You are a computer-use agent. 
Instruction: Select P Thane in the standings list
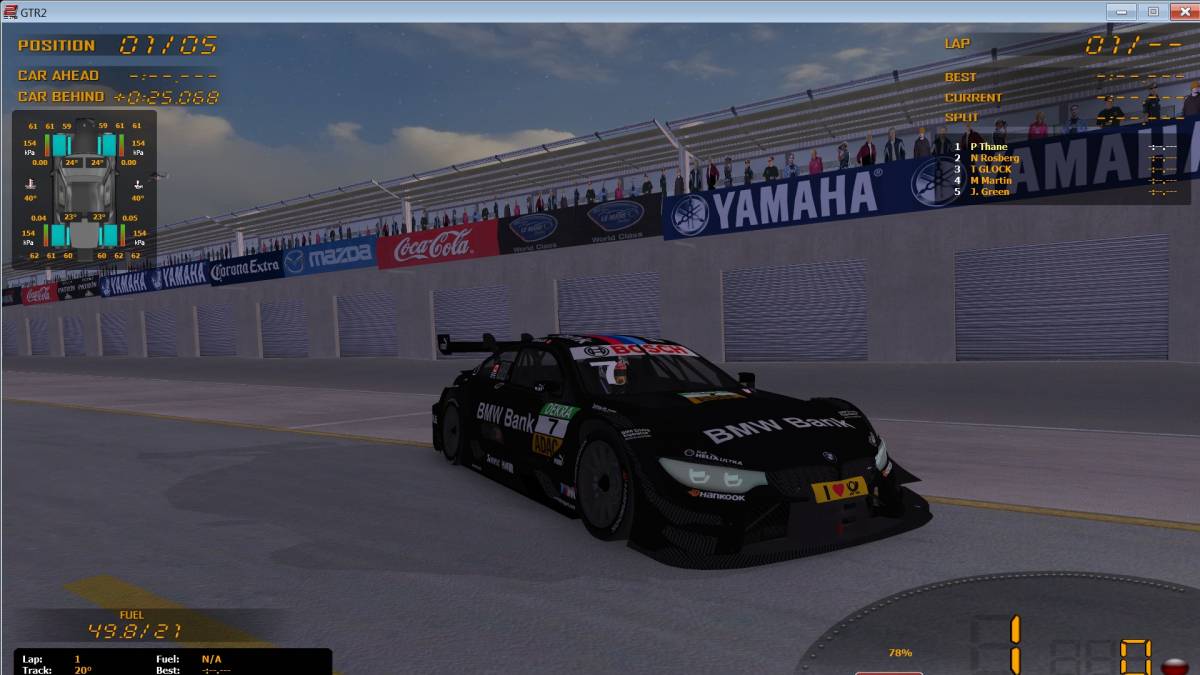pyautogui.click(x=988, y=147)
